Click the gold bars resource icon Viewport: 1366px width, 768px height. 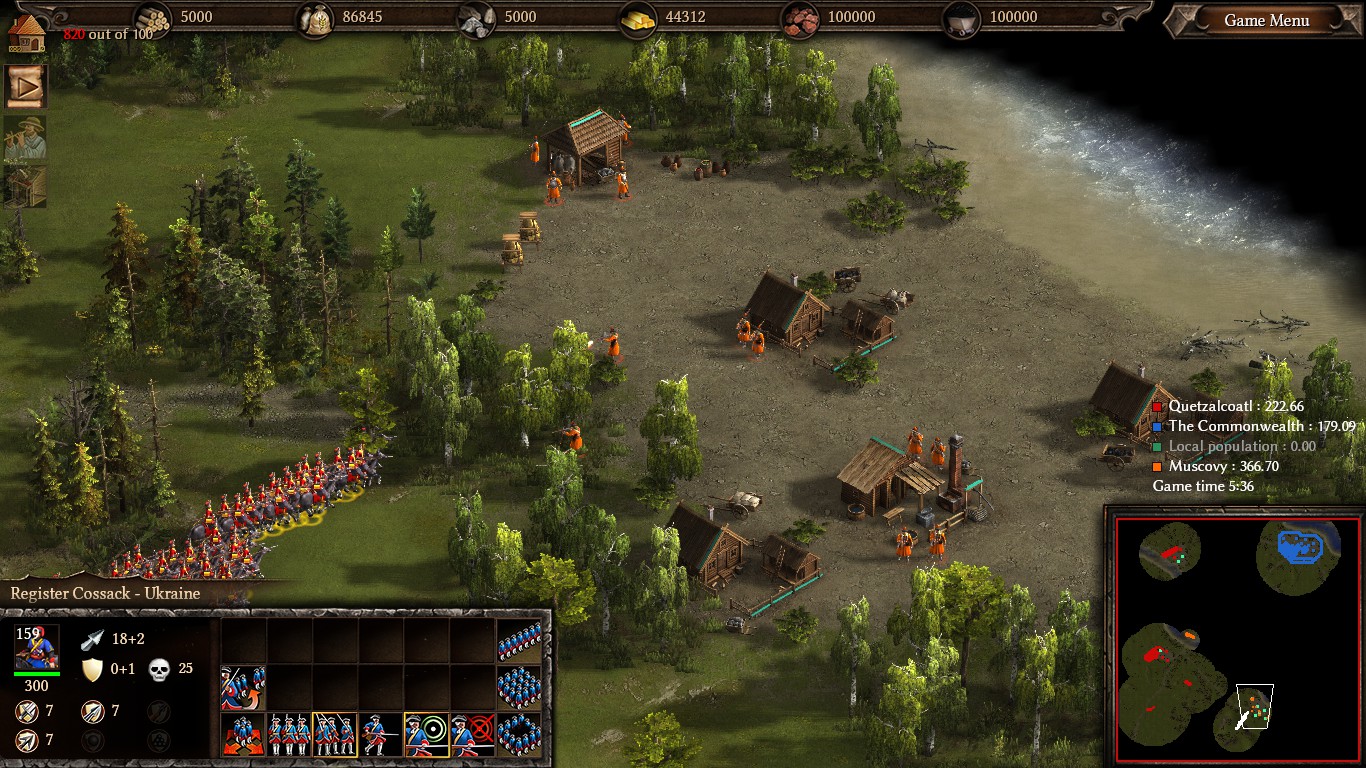(x=638, y=18)
